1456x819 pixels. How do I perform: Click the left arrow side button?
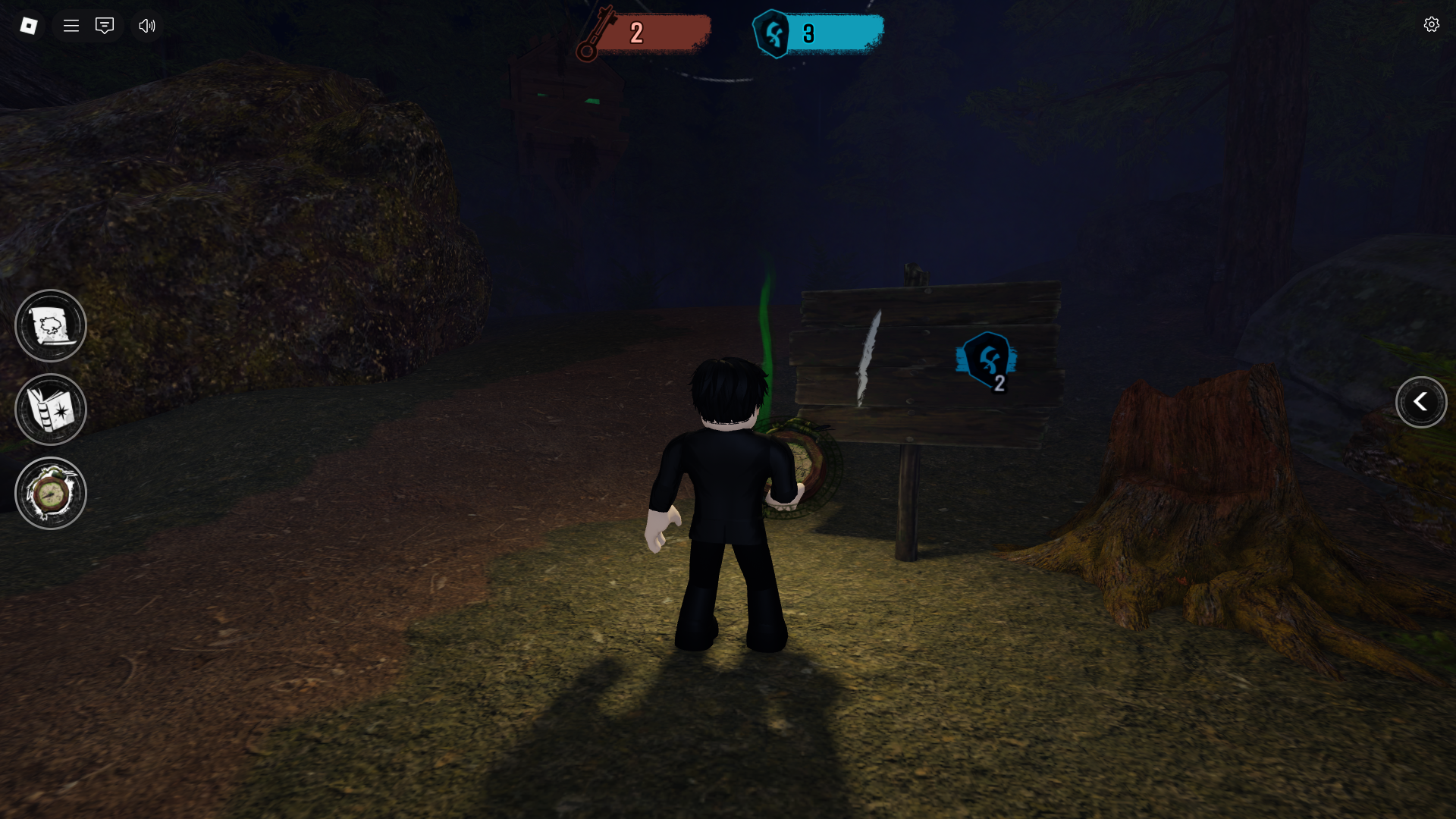(x=1420, y=402)
